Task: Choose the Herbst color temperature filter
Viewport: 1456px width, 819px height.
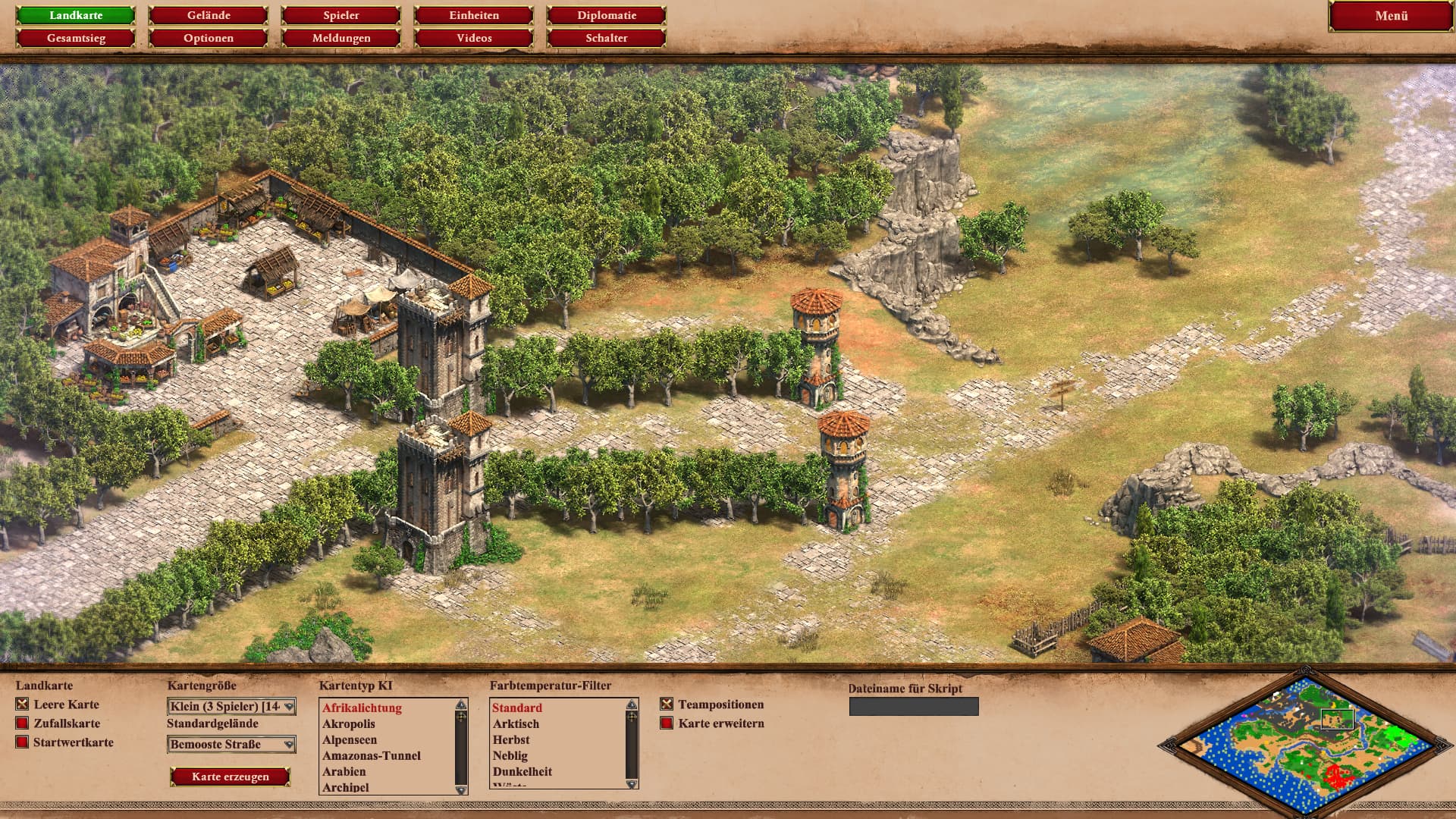Action: coord(511,740)
